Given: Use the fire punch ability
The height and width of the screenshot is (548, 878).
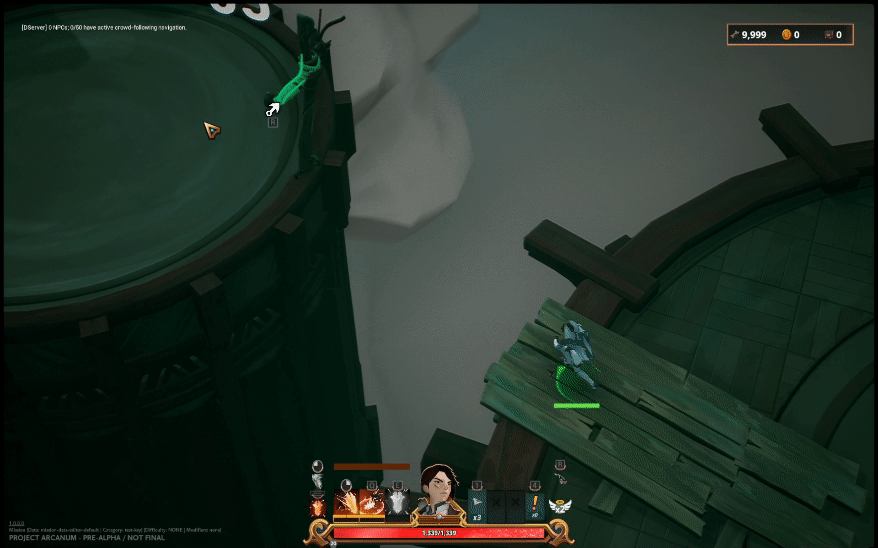Looking at the screenshot, I should pyautogui.click(x=372, y=504).
